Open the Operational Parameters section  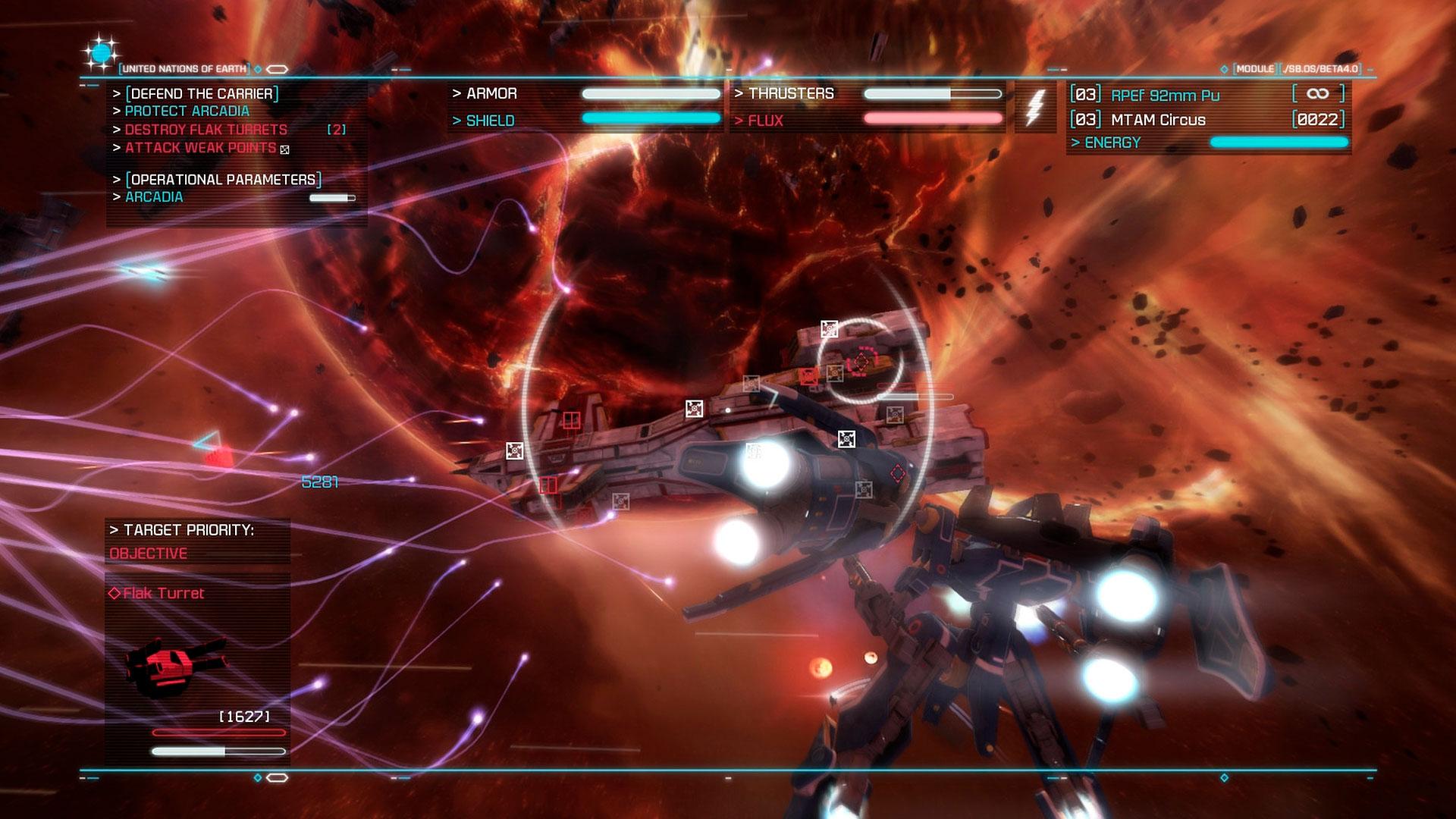tap(224, 180)
